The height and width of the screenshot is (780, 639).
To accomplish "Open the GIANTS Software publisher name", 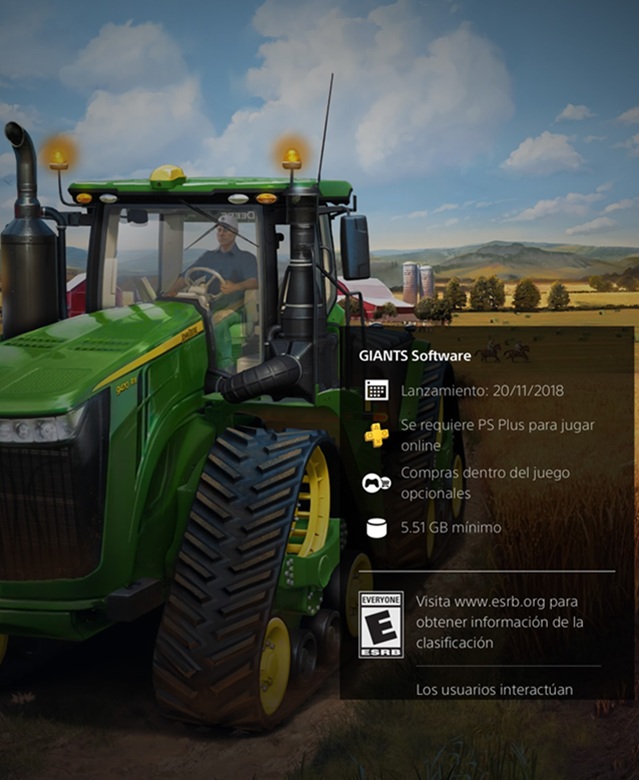I will point(415,354).
